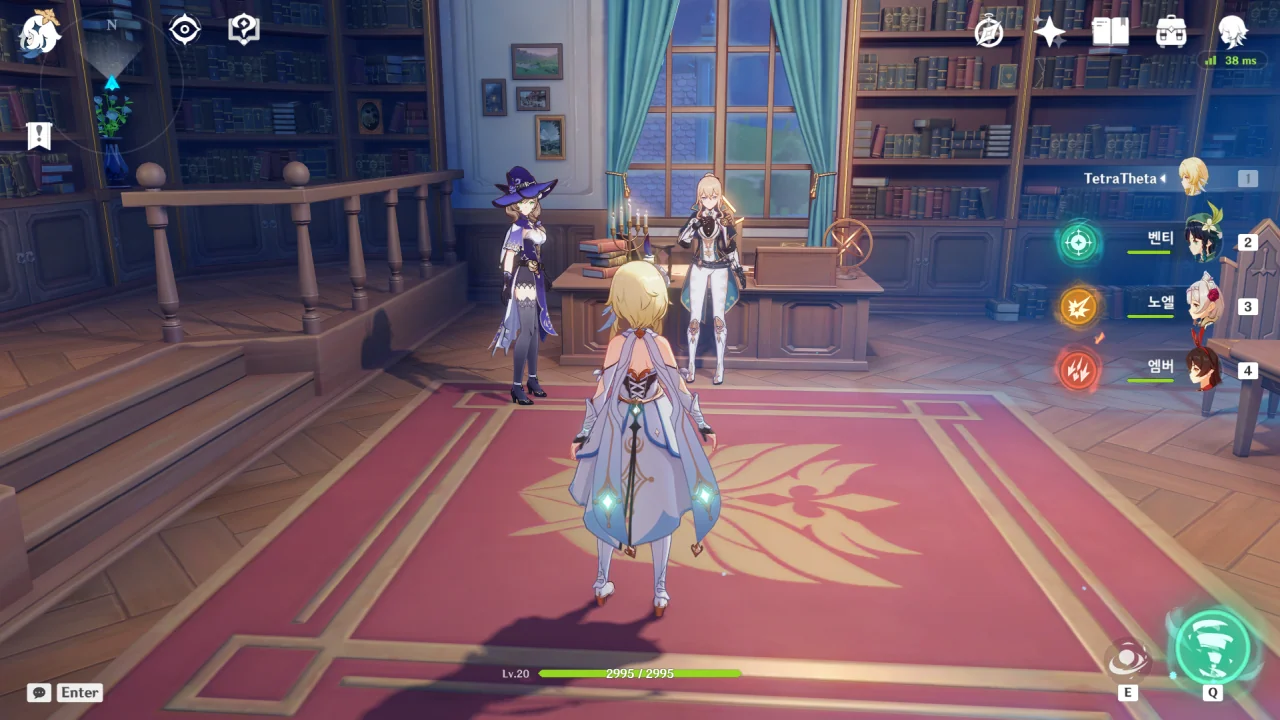Open the Paimon menu icon
1280x720 pixels.
pyautogui.click(x=40, y=32)
